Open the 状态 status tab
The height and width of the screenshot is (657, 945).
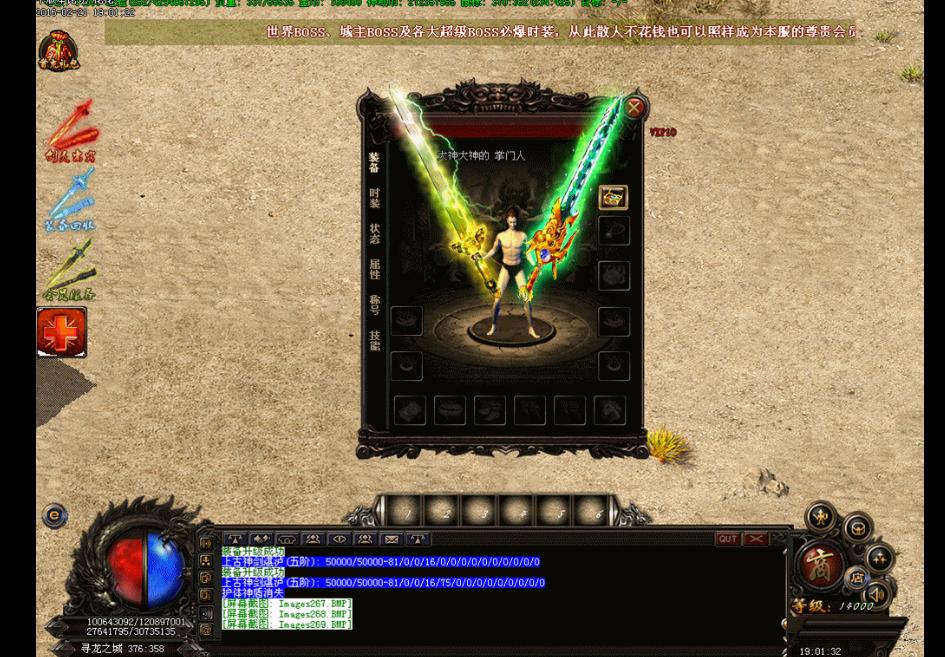click(x=374, y=232)
